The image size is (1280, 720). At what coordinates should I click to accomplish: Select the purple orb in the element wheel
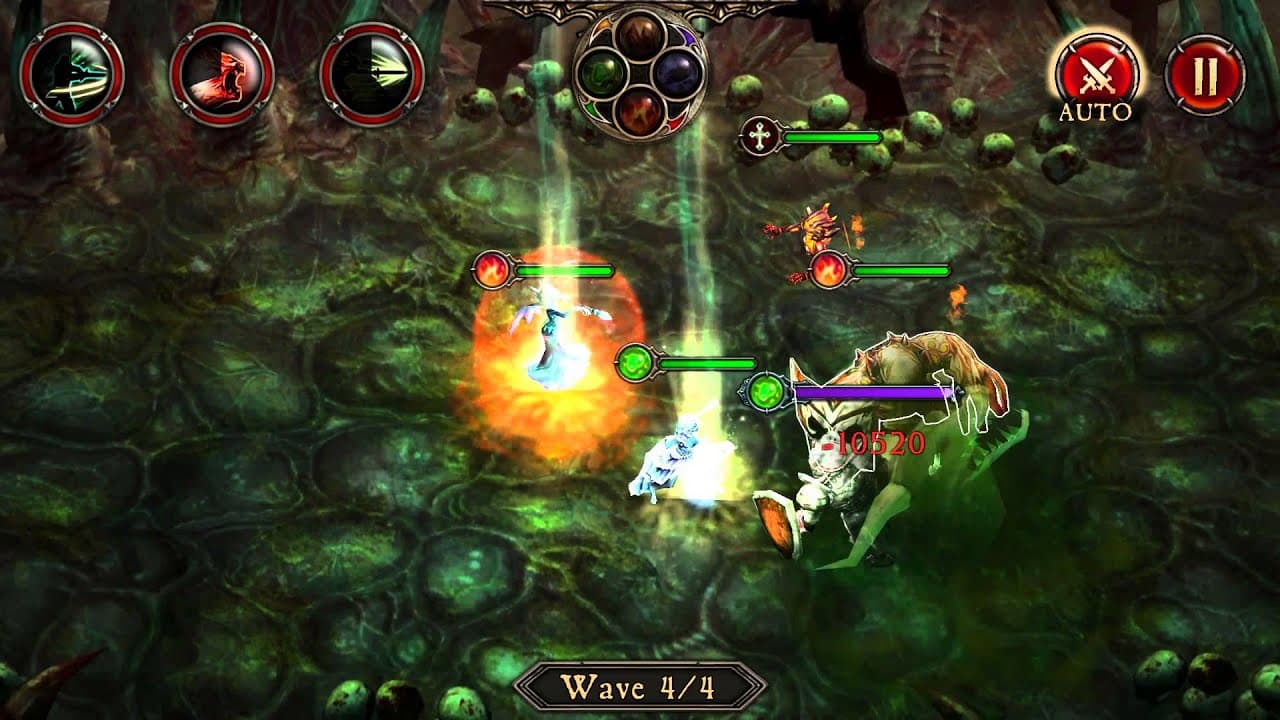(678, 74)
